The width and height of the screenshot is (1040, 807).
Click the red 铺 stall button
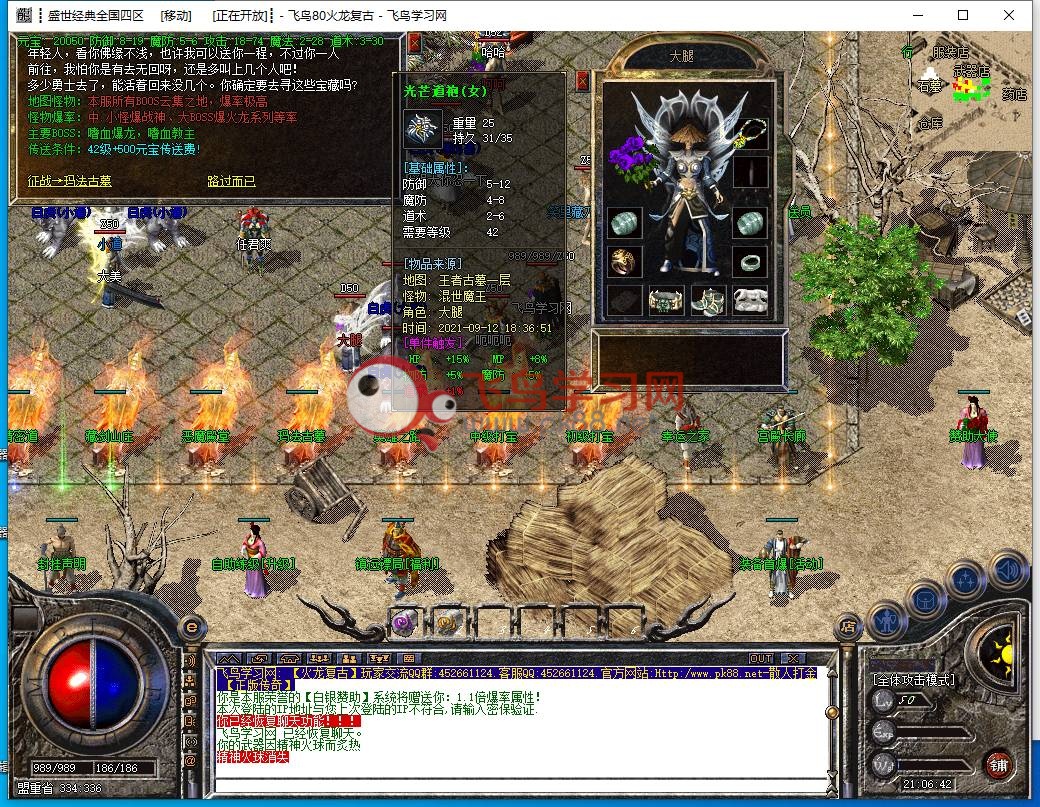click(x=997, y=765)
